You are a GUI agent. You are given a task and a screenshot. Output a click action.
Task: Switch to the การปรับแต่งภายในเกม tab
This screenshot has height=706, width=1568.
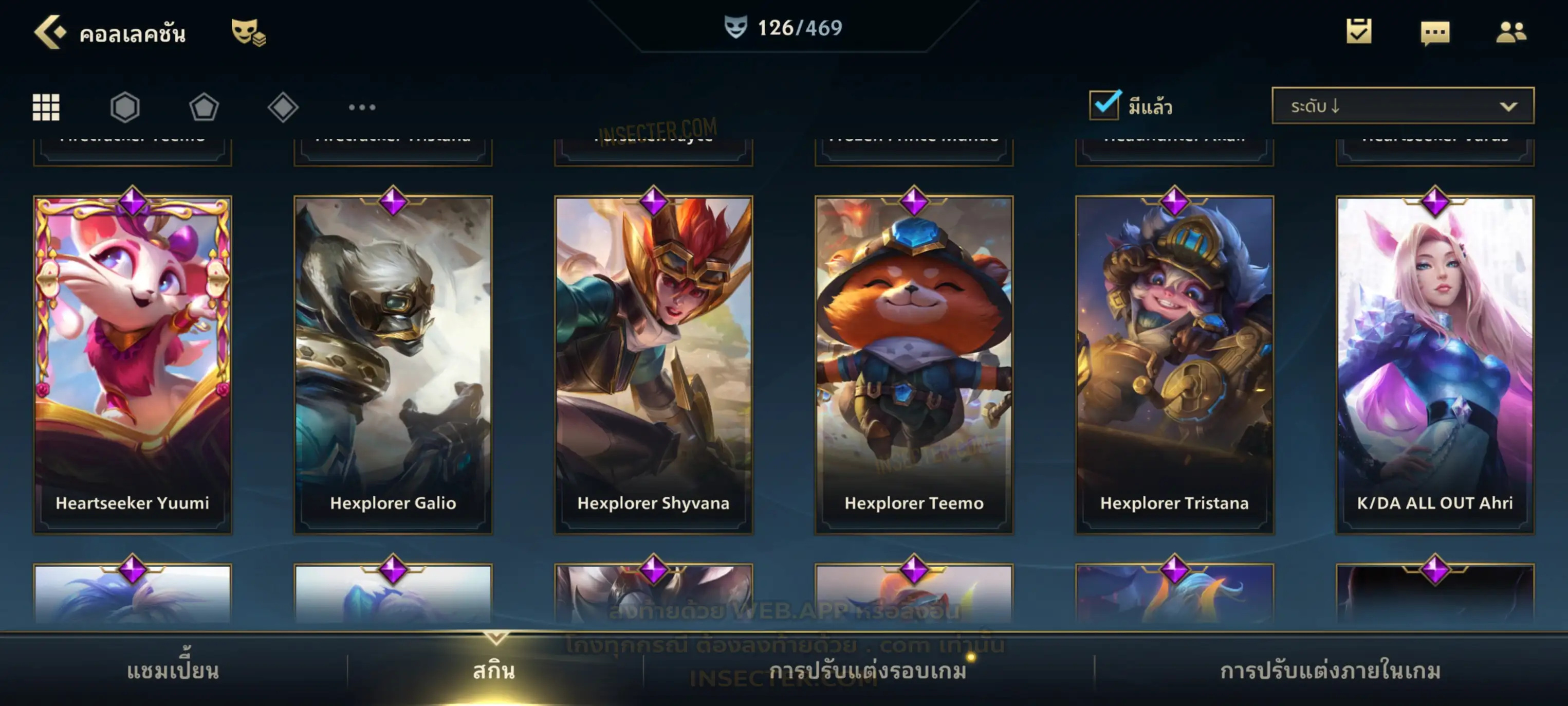coord(1331,671)
